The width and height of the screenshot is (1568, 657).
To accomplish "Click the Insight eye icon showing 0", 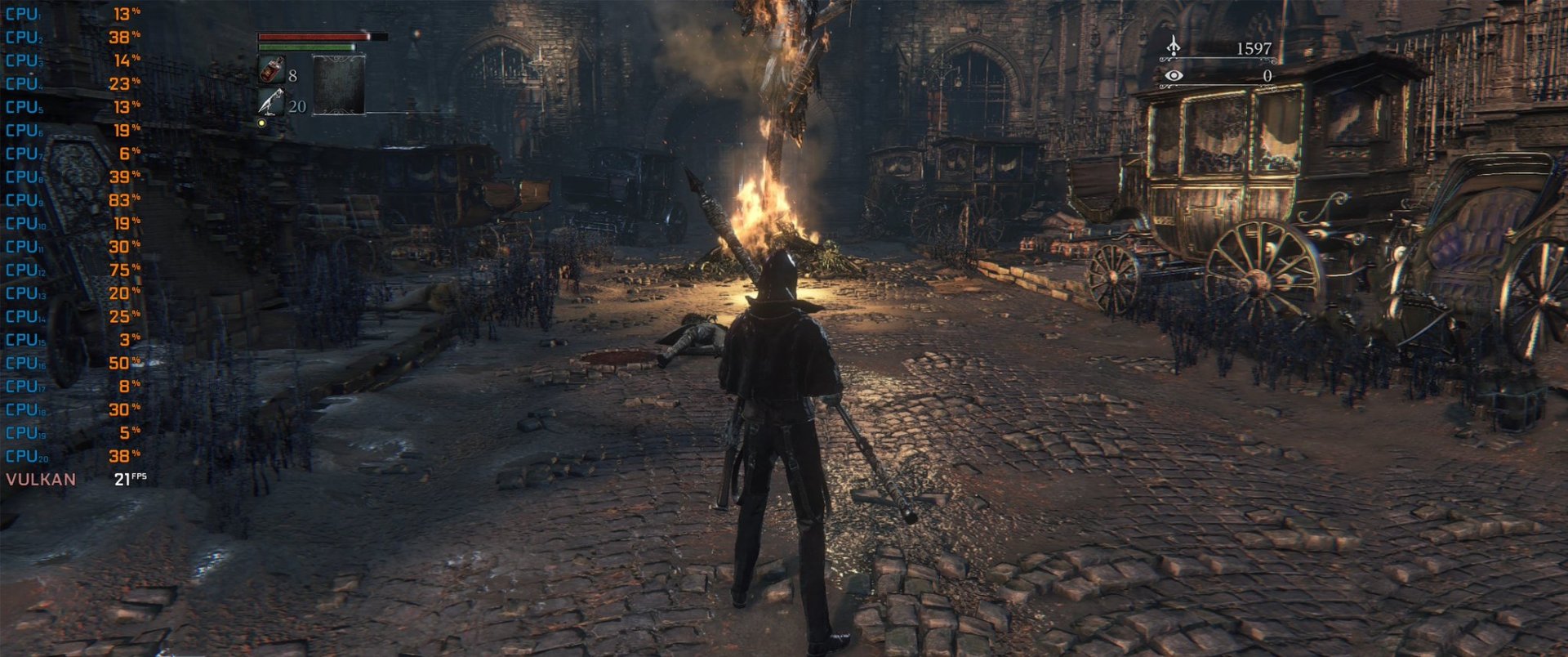I will point(1174,75).
